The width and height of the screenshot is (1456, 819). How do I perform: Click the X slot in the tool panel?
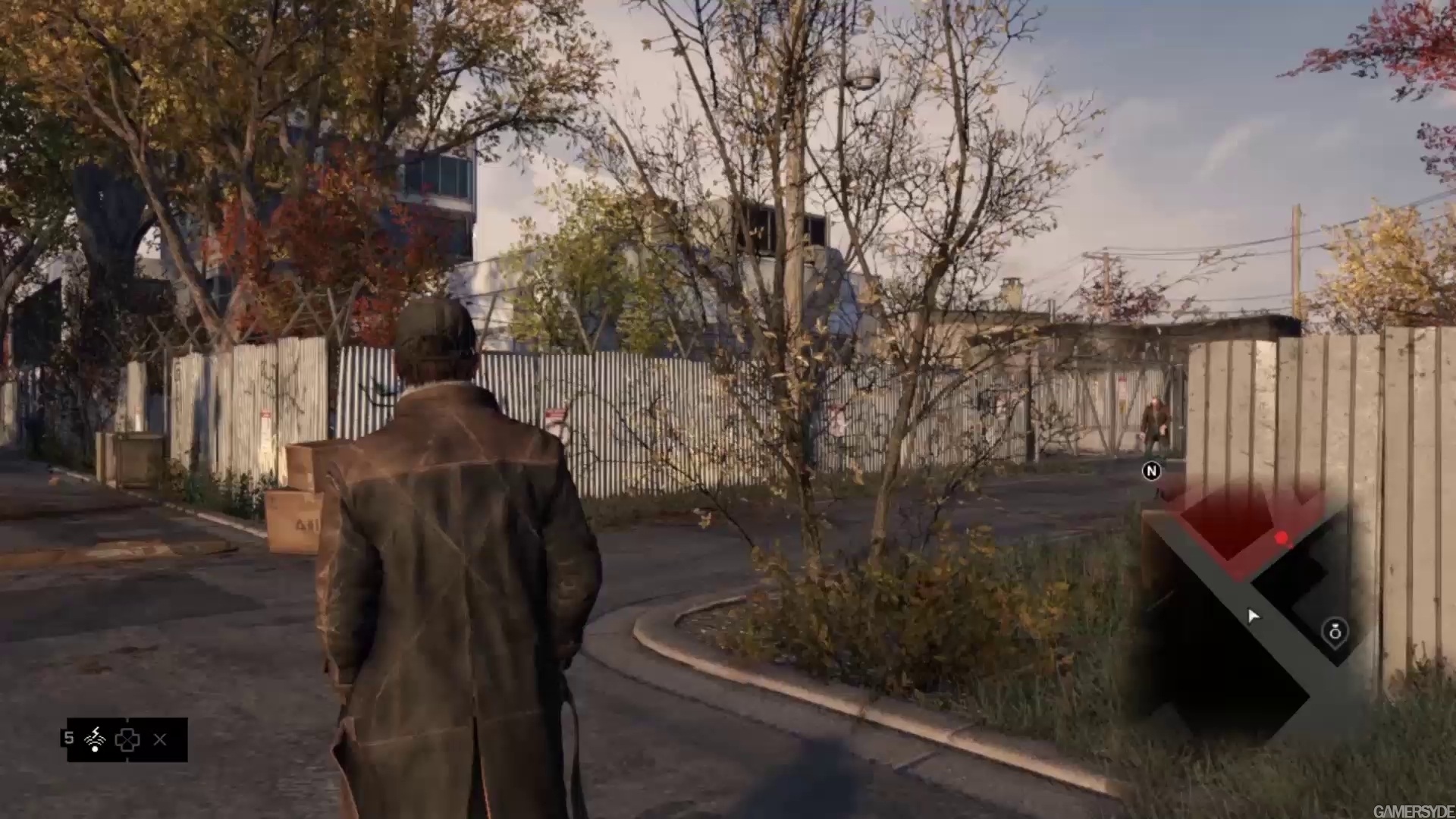point(160,739)
